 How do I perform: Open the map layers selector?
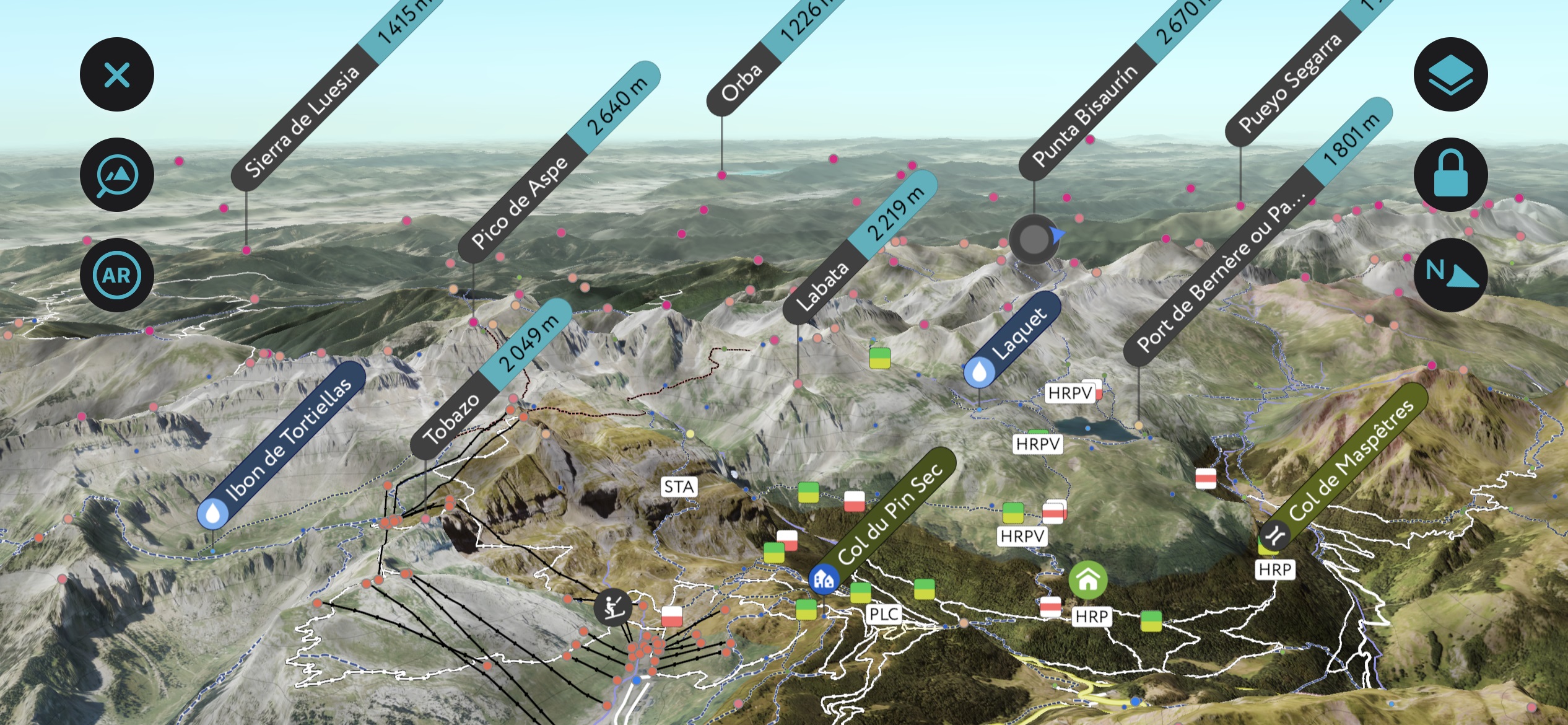pyautogui.click(x=1451, y=74)
